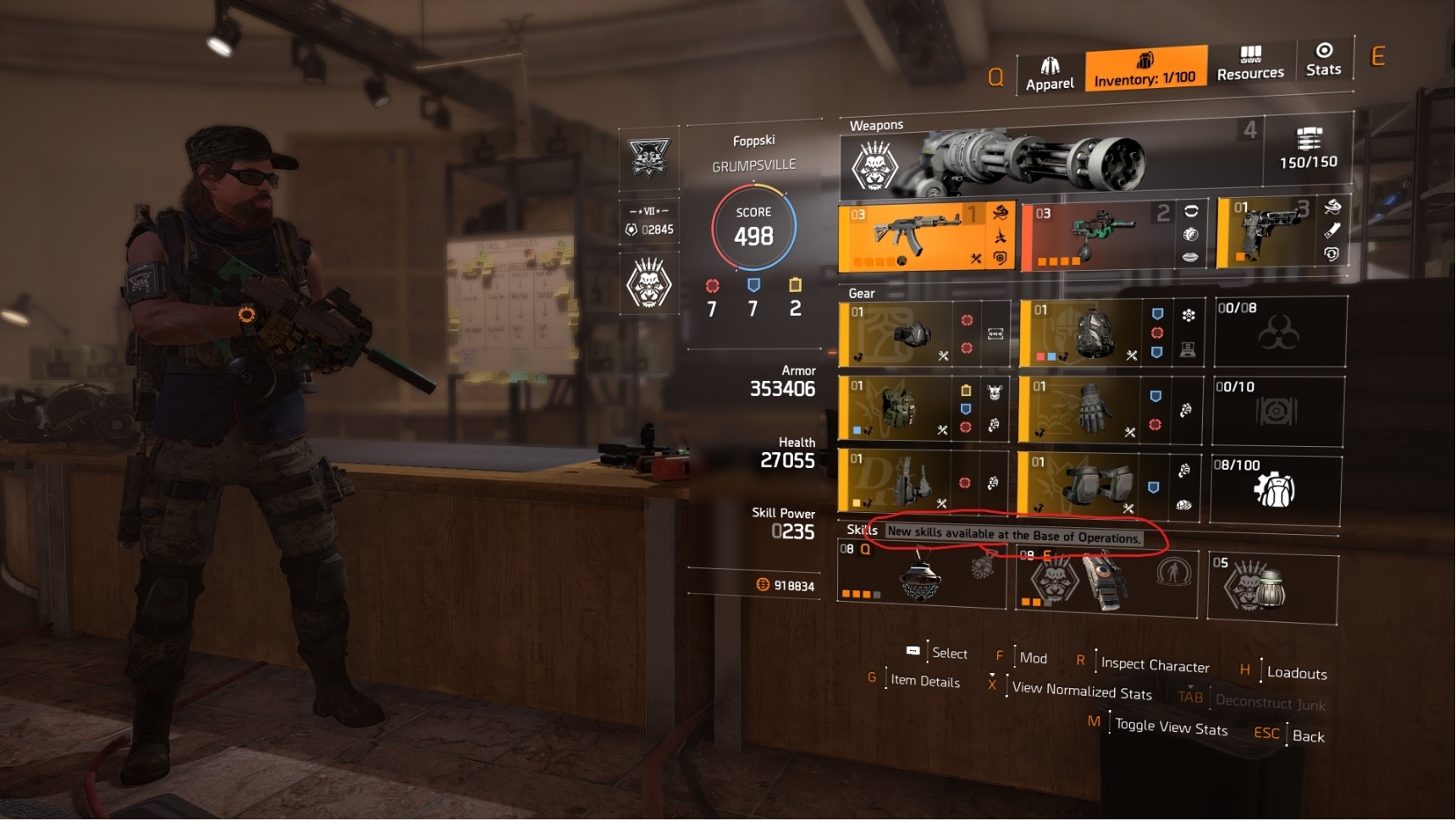
Task: Switch to the Resources tab
Action: coord(1250,63)
